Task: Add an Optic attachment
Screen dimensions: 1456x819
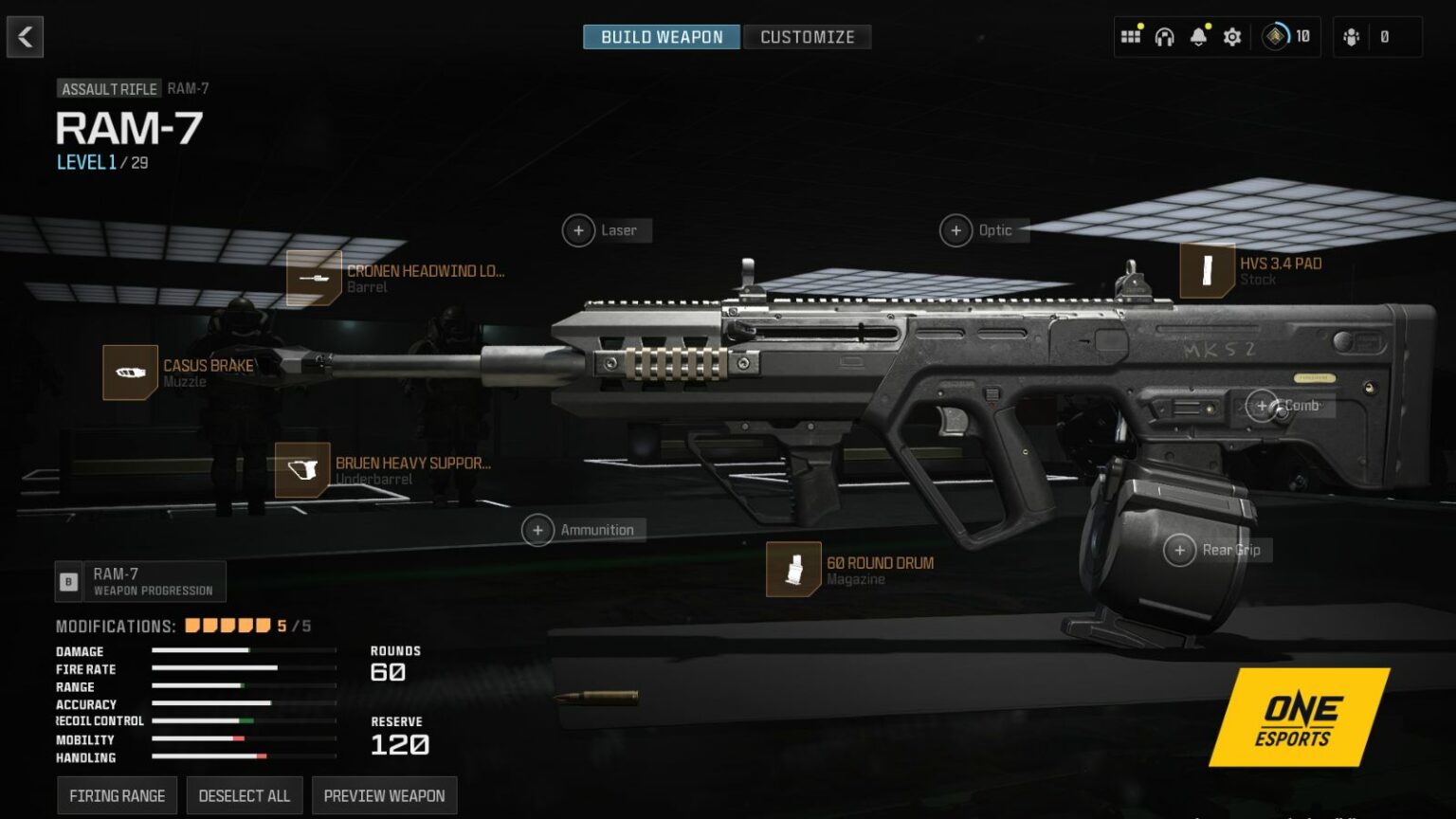Action: tap(955, 230)
